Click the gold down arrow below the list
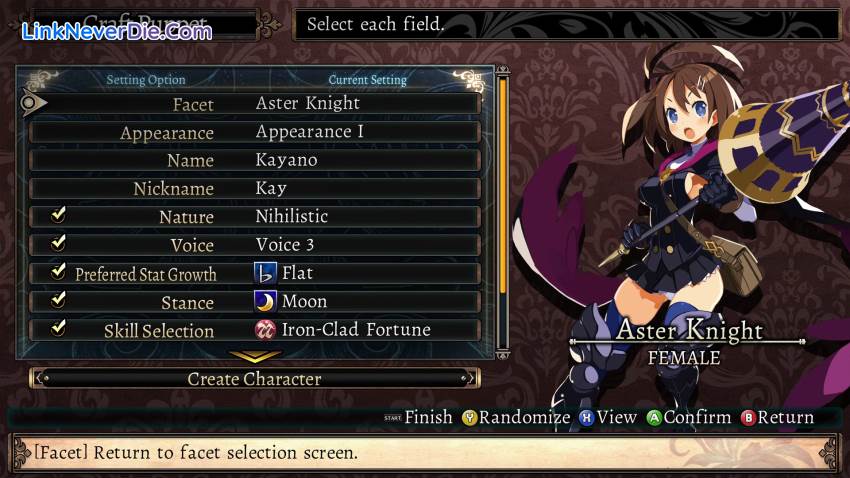This screenshot has width=850, height=478. pos(255,355)
